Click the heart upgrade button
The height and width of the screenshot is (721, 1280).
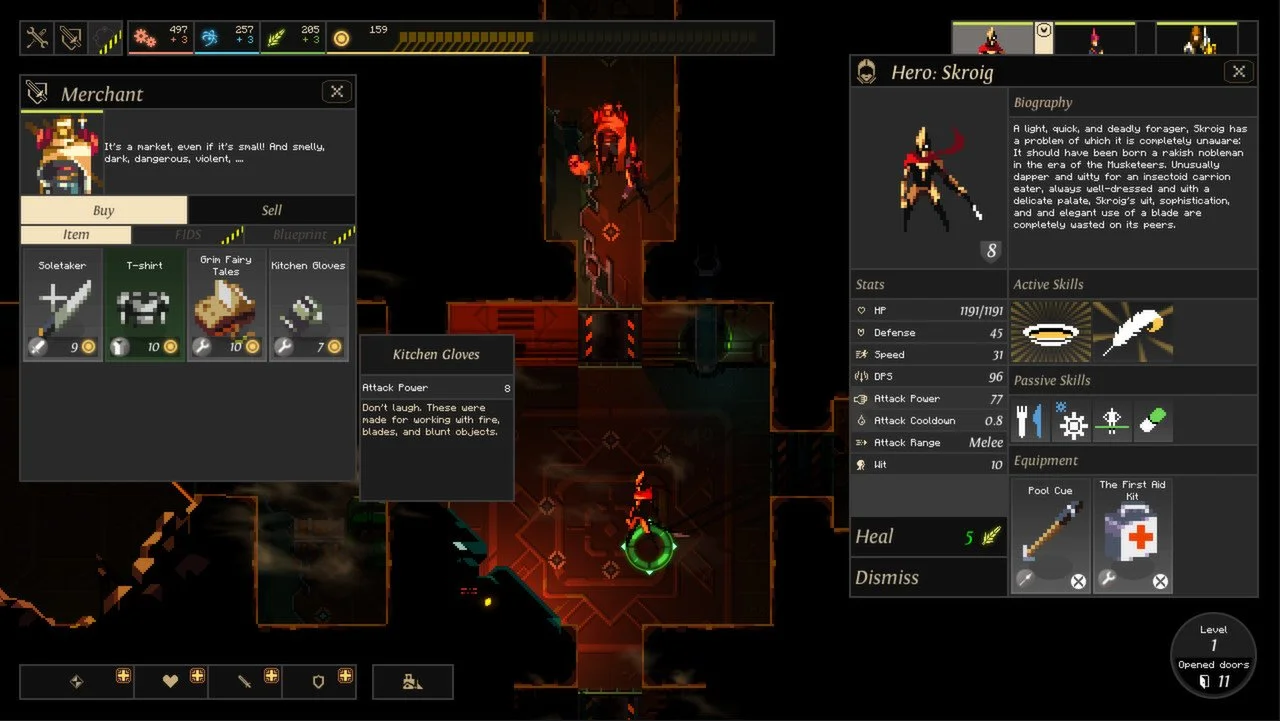coord(172,681)
